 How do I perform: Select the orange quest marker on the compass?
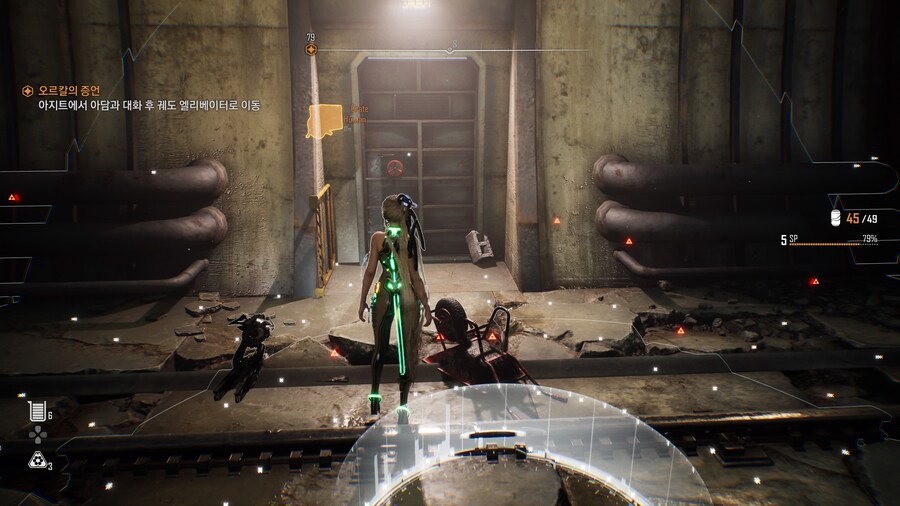coord(311,49)
